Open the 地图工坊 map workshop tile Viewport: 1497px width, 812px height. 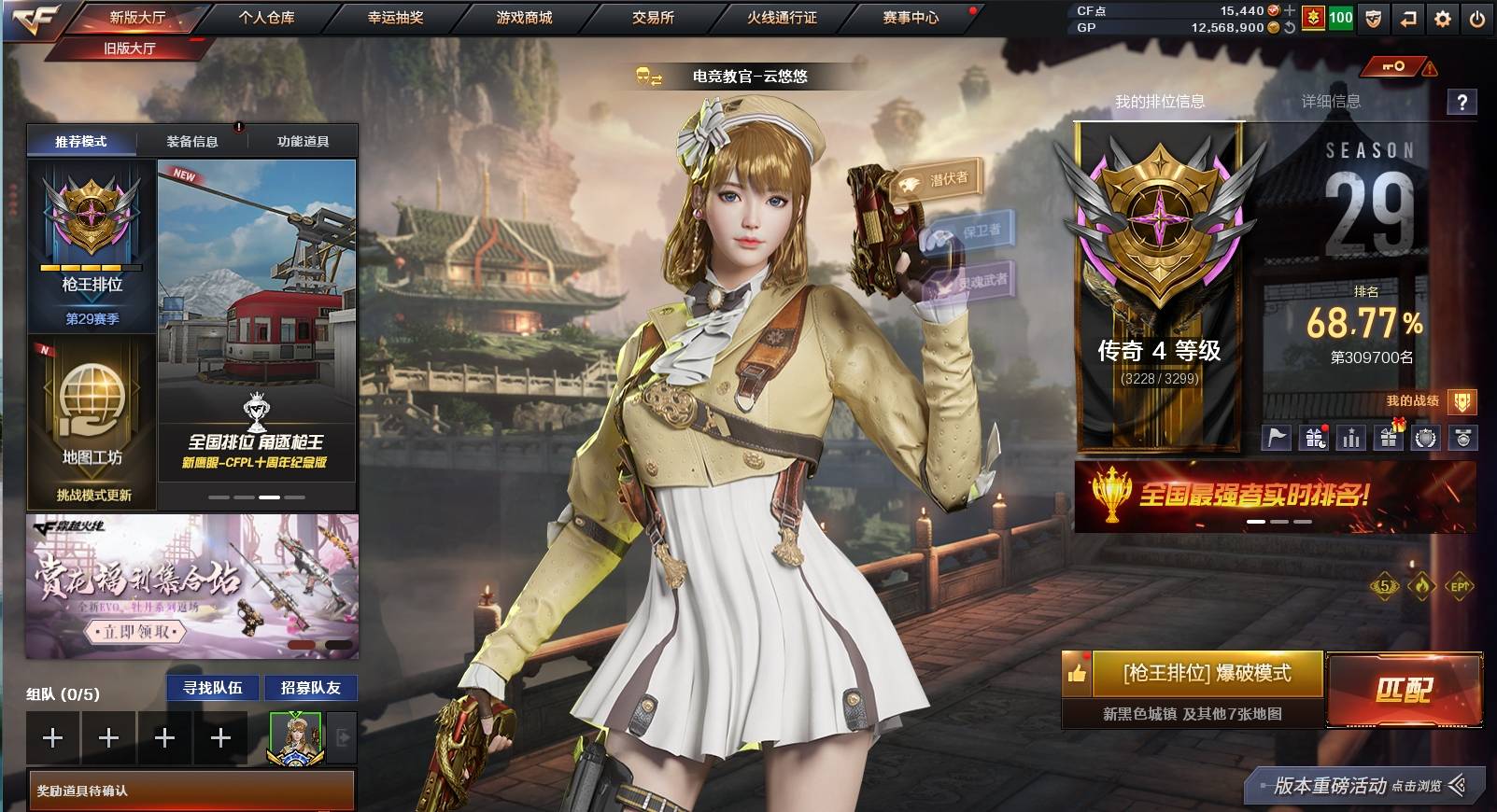coord(92,420)
